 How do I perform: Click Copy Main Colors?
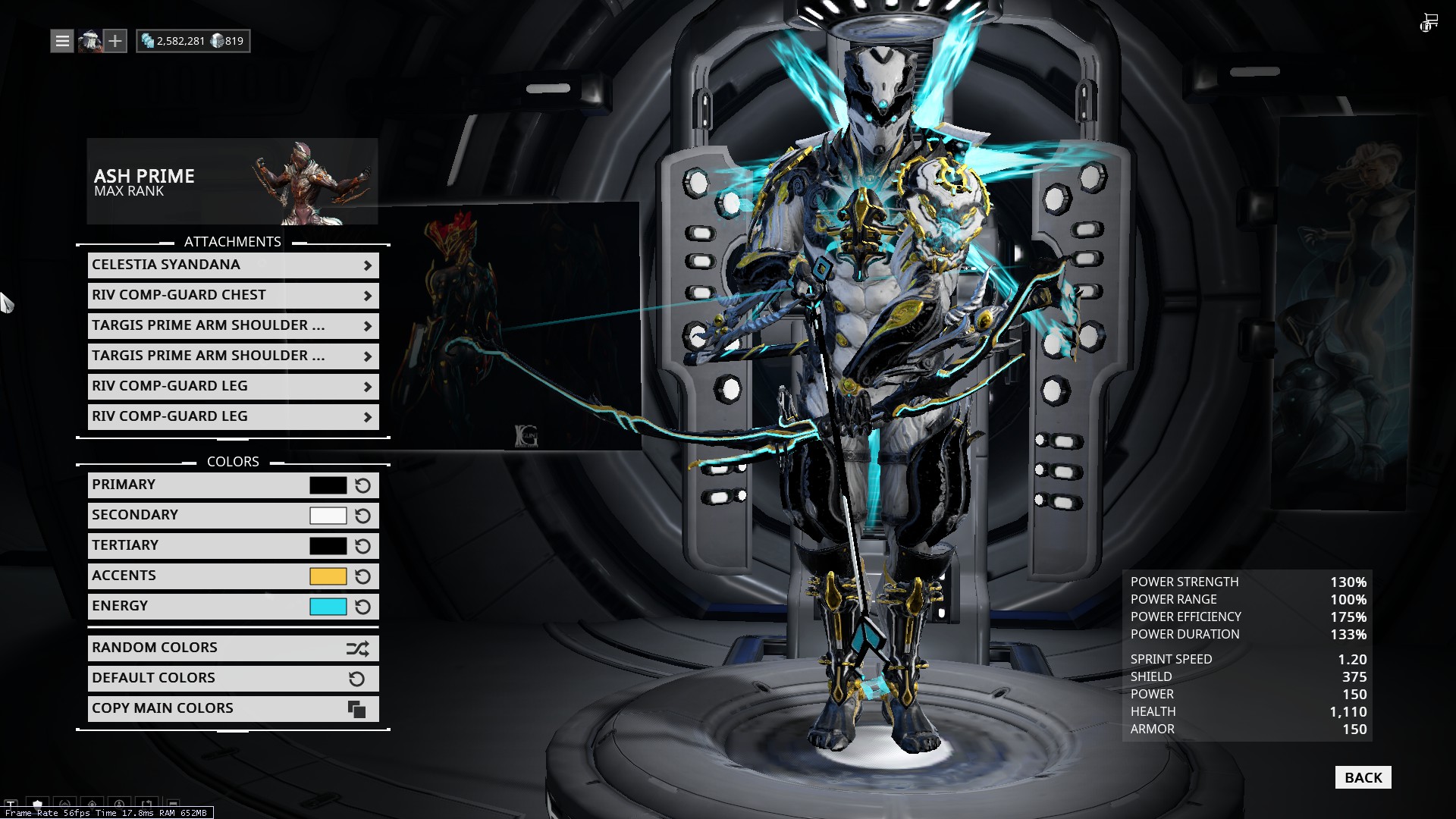(x=233, y=709)
